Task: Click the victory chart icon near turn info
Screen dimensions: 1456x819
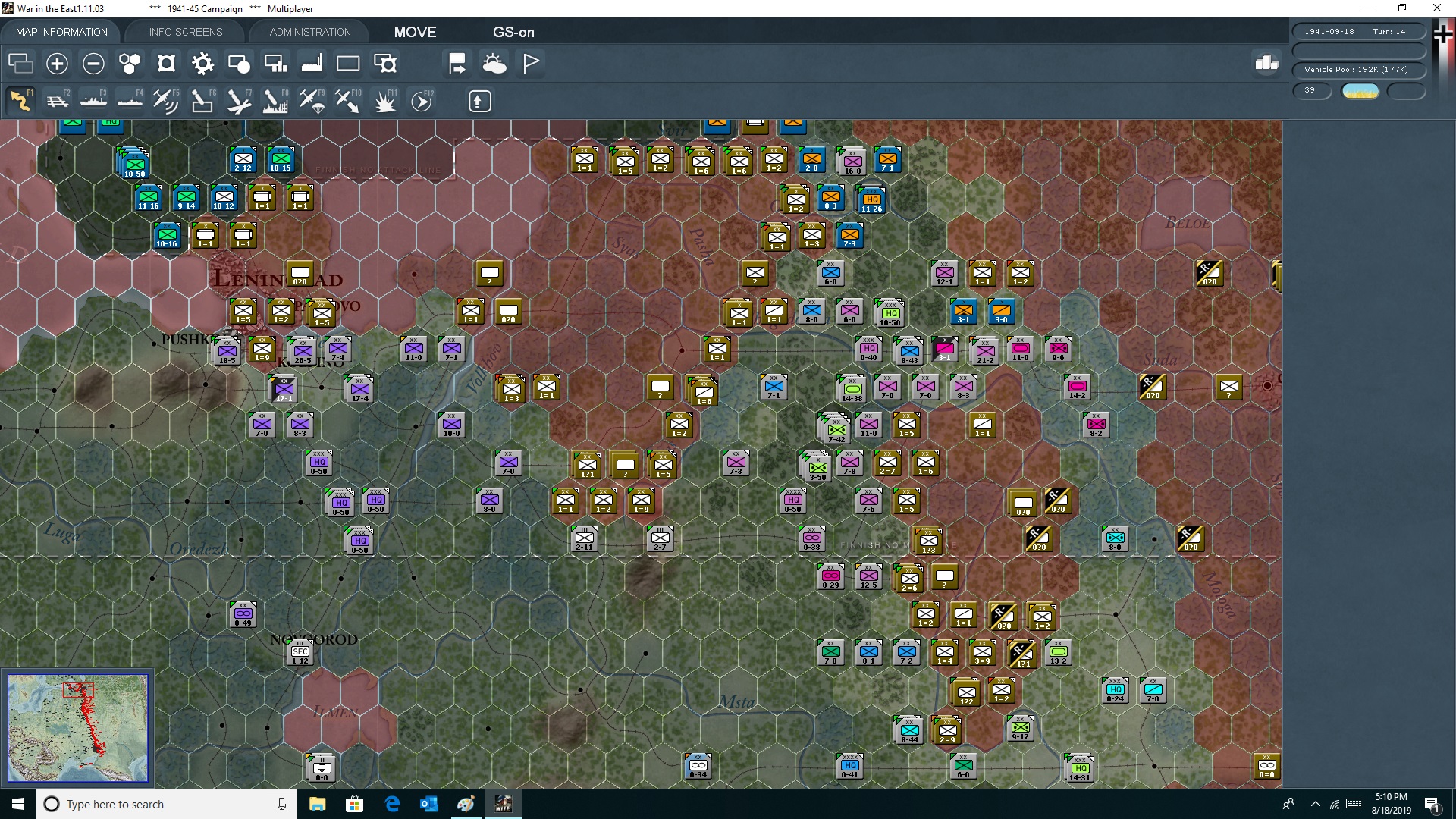Action: click(x=1266, y=64)
